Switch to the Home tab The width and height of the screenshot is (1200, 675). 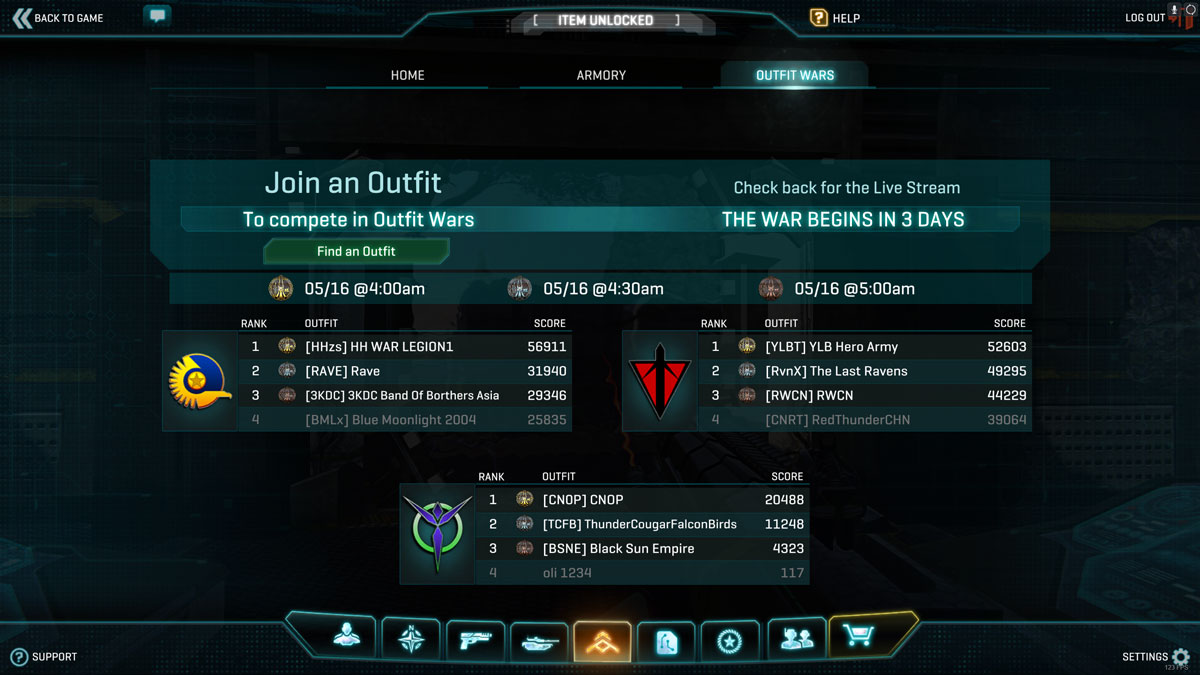pyautogui.click(x=407, y=75)
